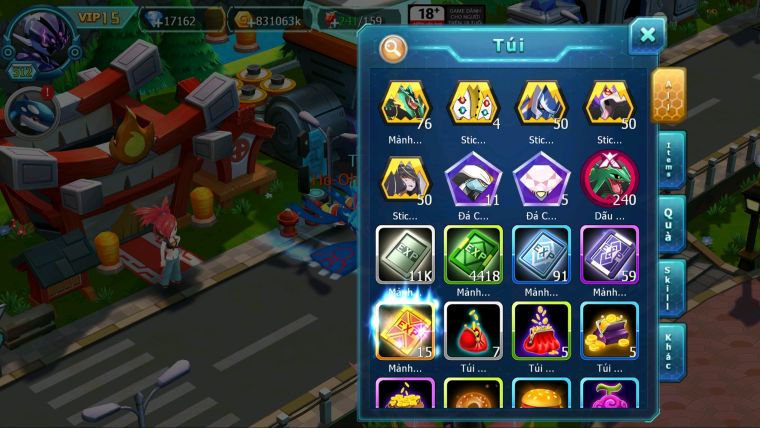The image size is (760, 428).
Task: Select the All tab with honeycomb icon
Action: 669,95
